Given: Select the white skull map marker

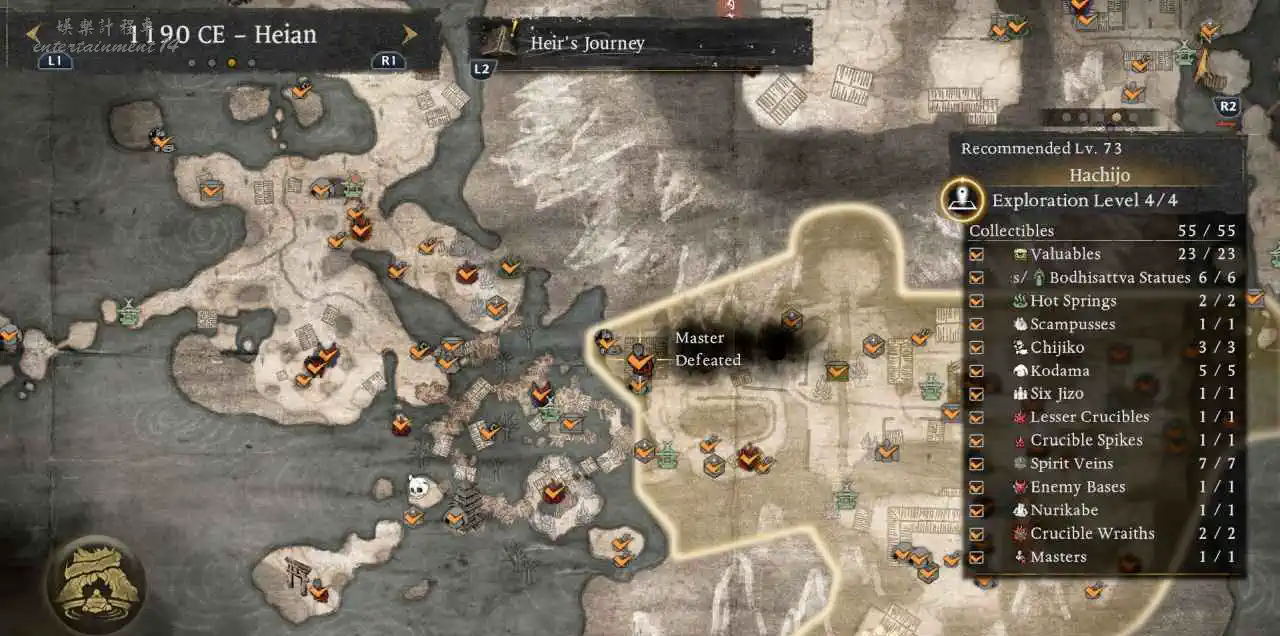Looking at the screenshot, I should pyautogui.click(x=418, y=485).
